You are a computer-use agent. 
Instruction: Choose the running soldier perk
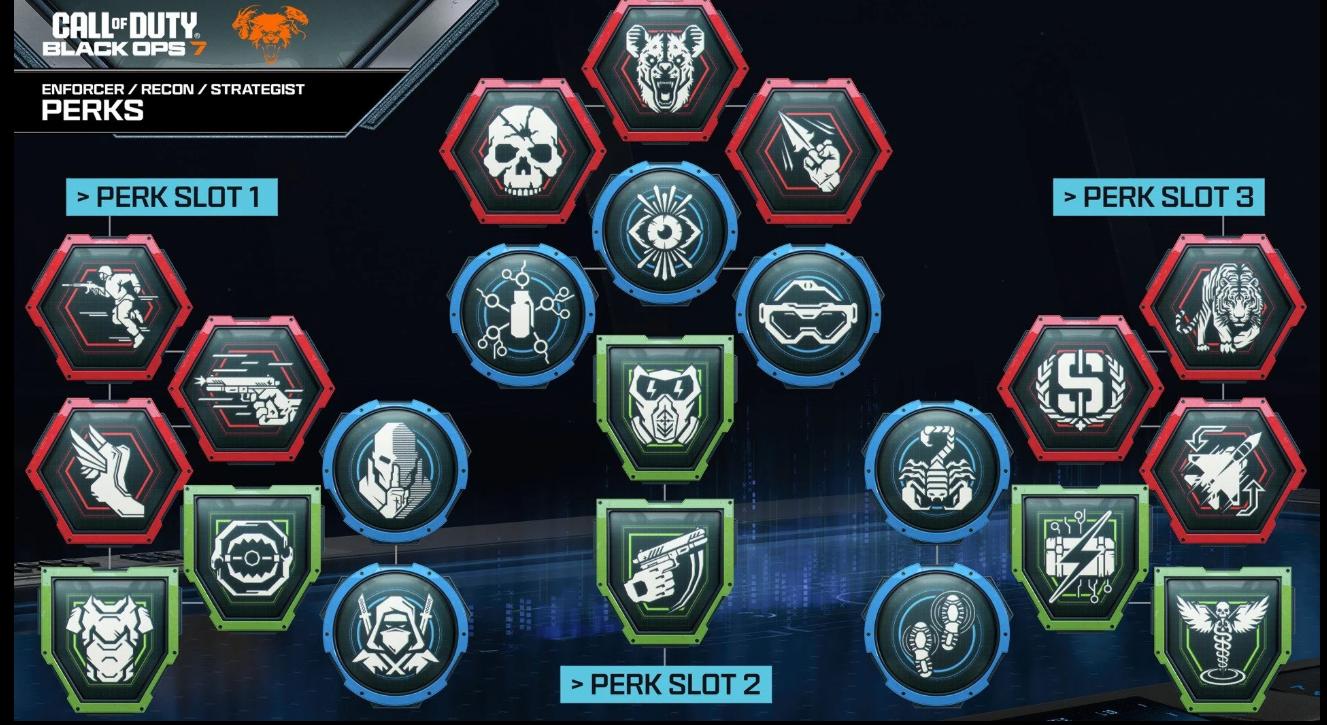(109, 307)
